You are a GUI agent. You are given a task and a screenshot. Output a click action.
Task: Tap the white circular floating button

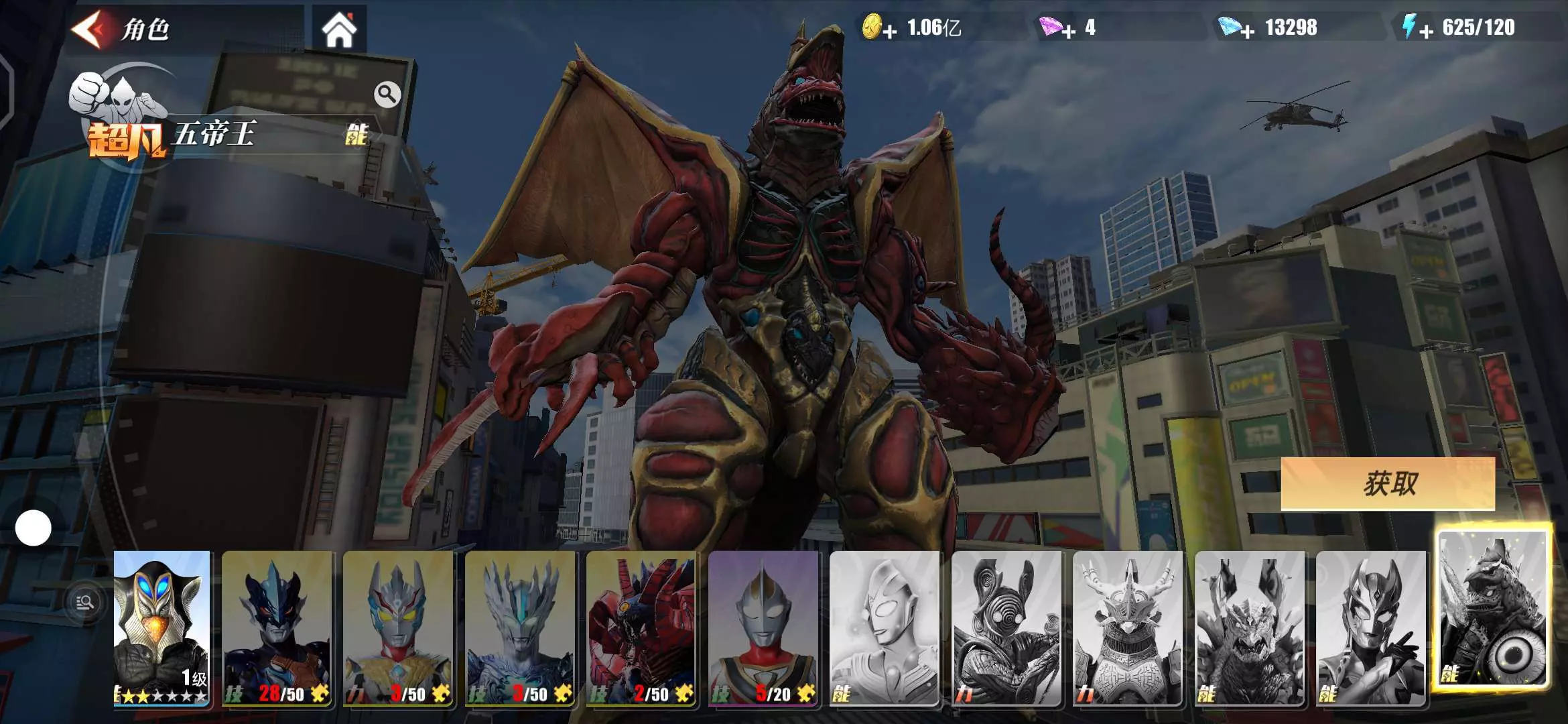[33, 528]
